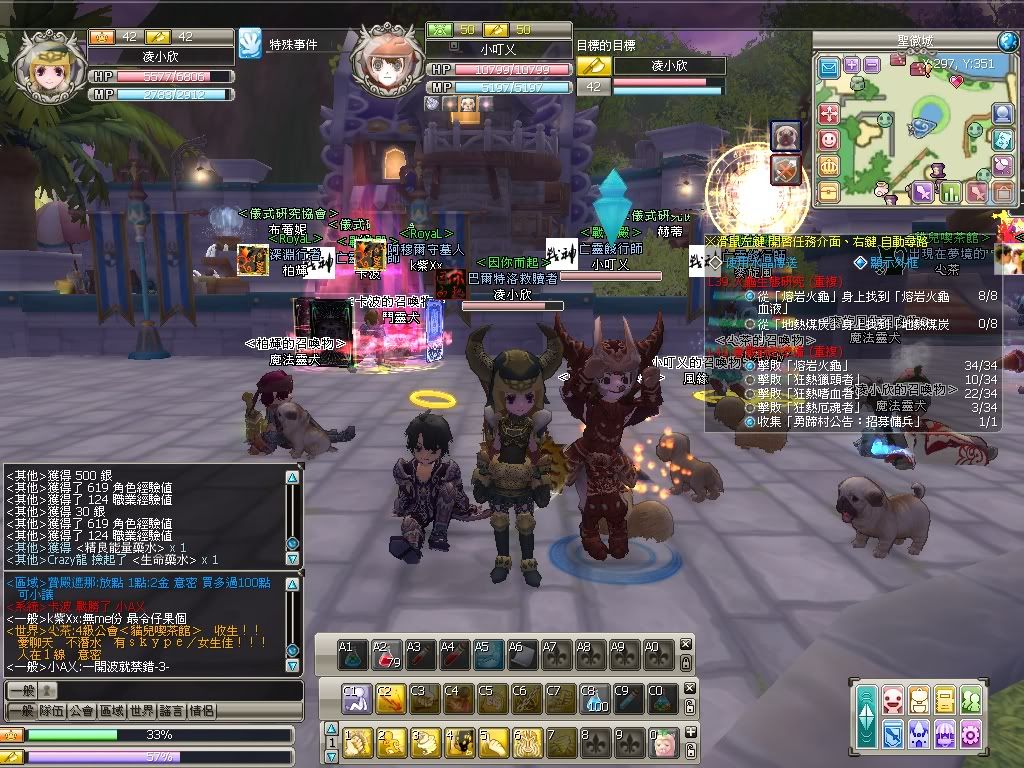Open the purple gear settings icon
1024x768 pixels.
point(969,734)
